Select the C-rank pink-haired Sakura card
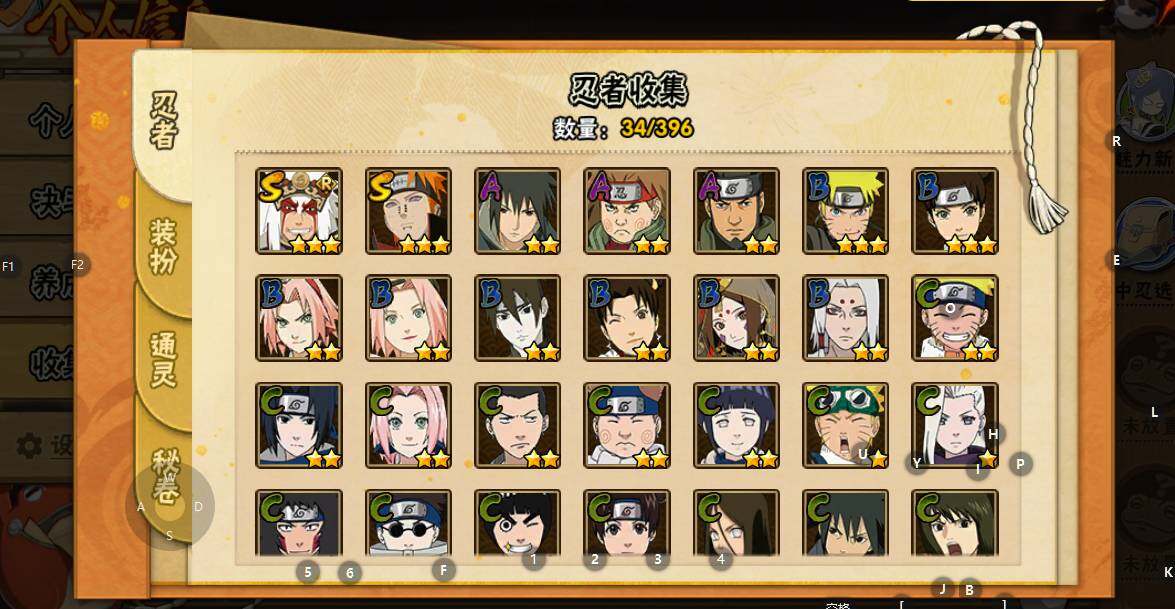Viewport: 1175px width, 609px height. tap(408, 426)
